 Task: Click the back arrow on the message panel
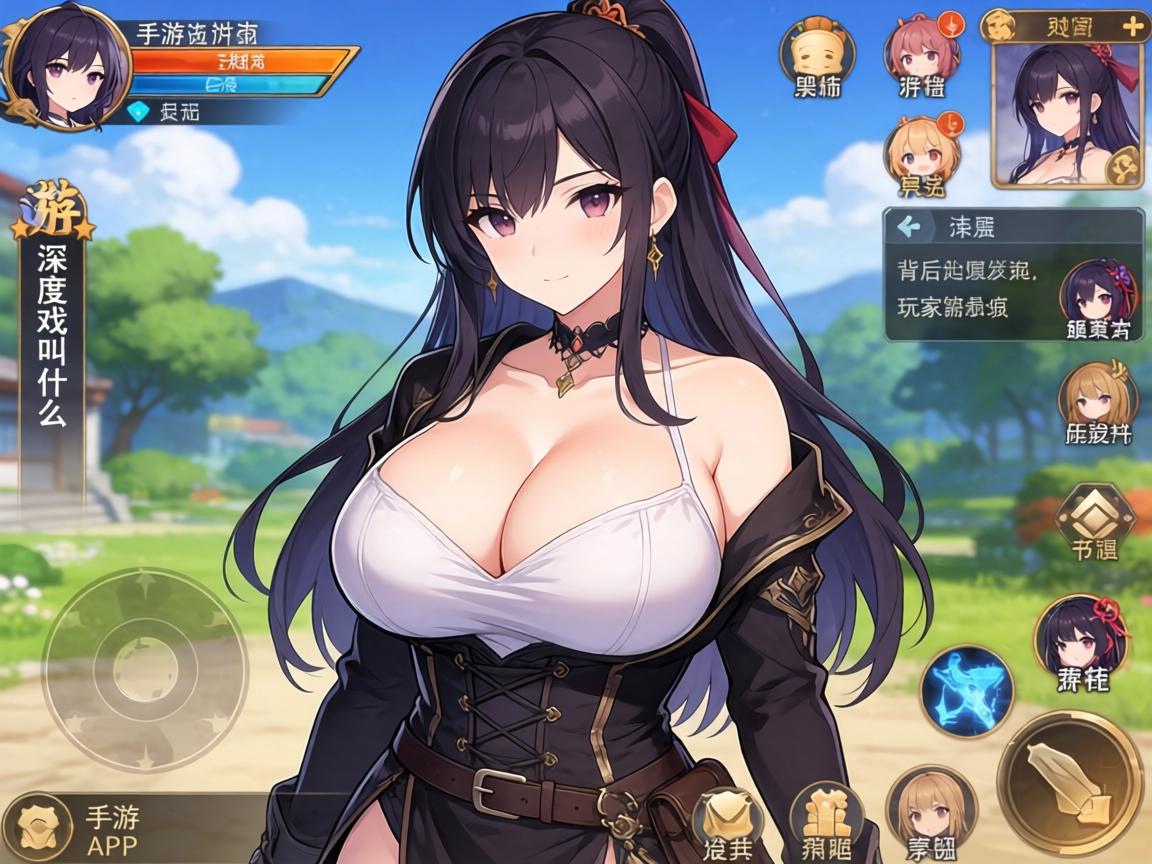[909, 226]
